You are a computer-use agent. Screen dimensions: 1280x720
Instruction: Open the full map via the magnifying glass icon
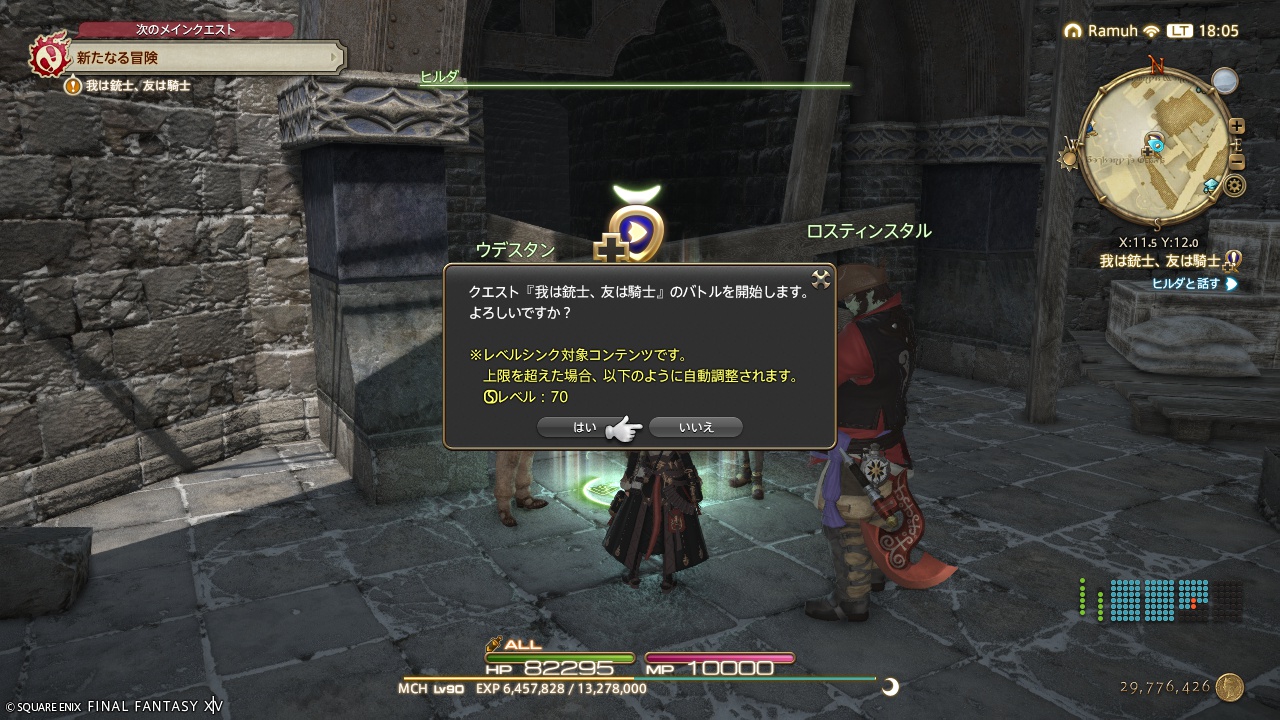click(1226, 80)
